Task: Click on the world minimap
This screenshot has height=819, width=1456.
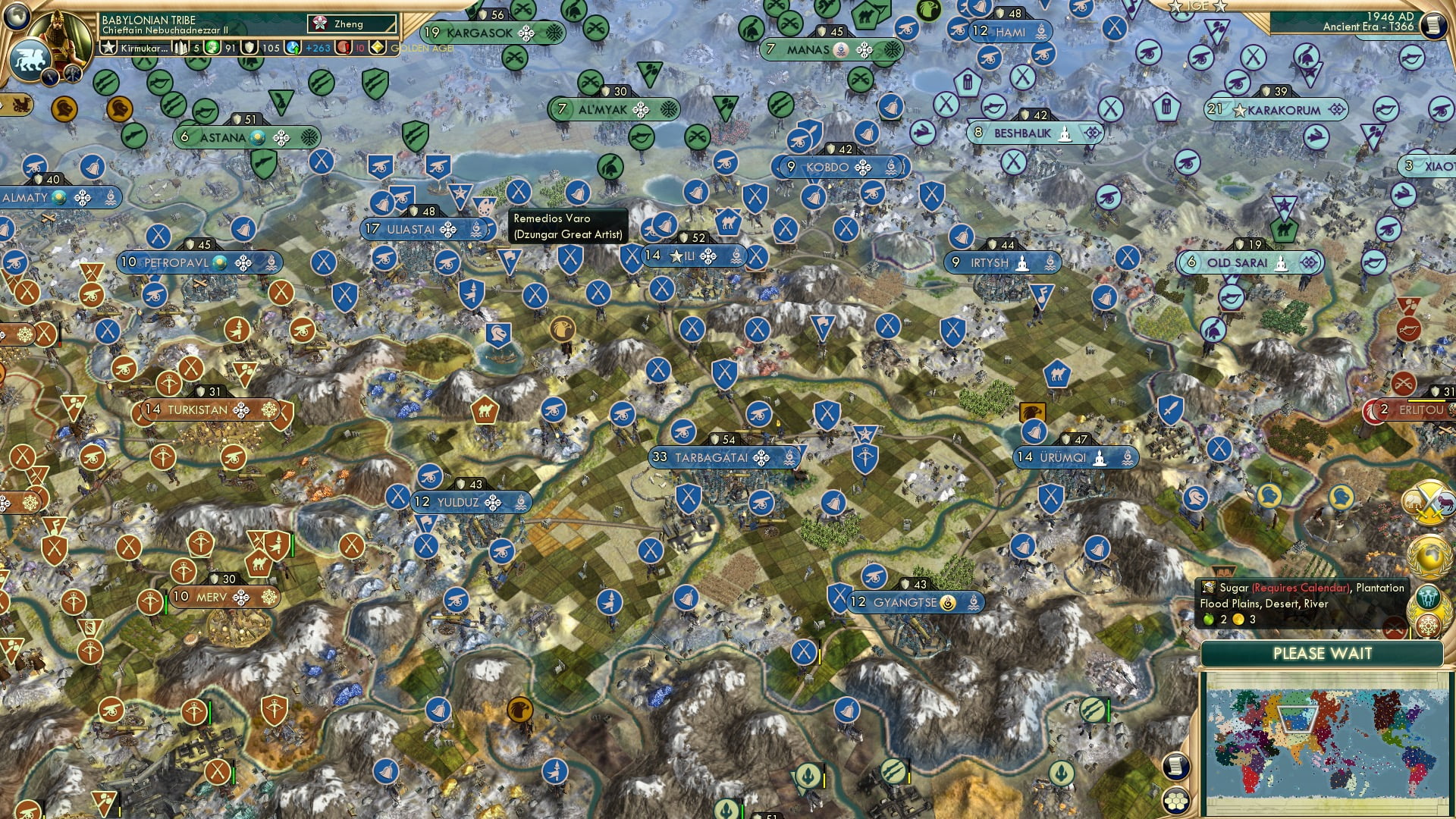Action: (x=1323, y=743)
